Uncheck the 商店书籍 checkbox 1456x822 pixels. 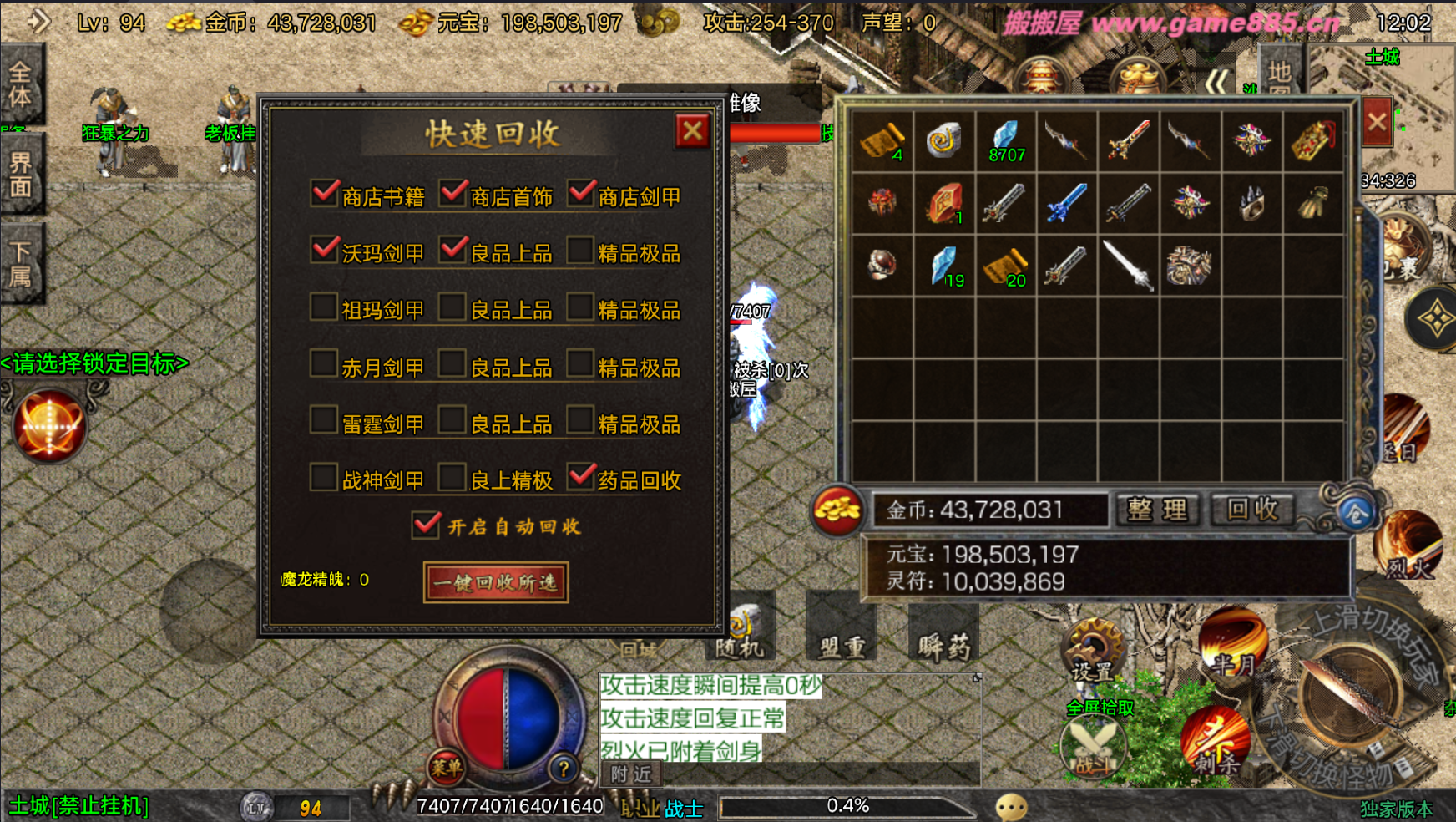pos(324,194)
